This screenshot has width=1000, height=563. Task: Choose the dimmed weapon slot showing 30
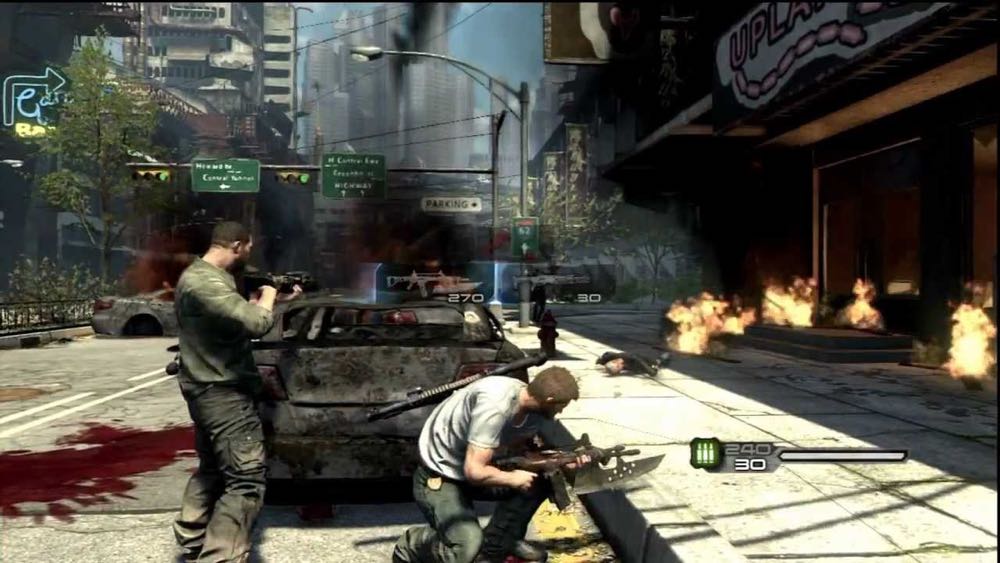click(x=556, y=284)
